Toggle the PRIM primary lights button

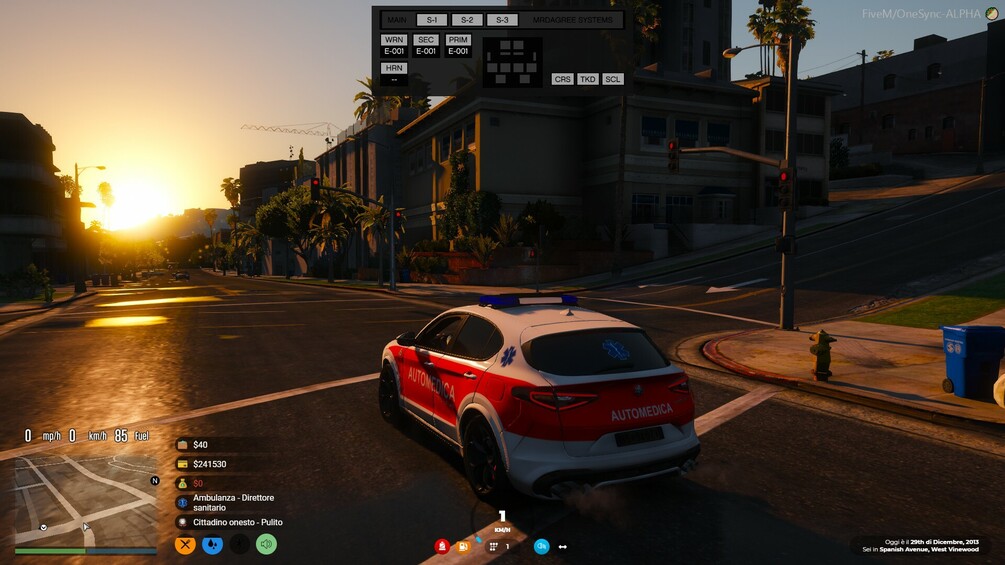click(458, 40)
